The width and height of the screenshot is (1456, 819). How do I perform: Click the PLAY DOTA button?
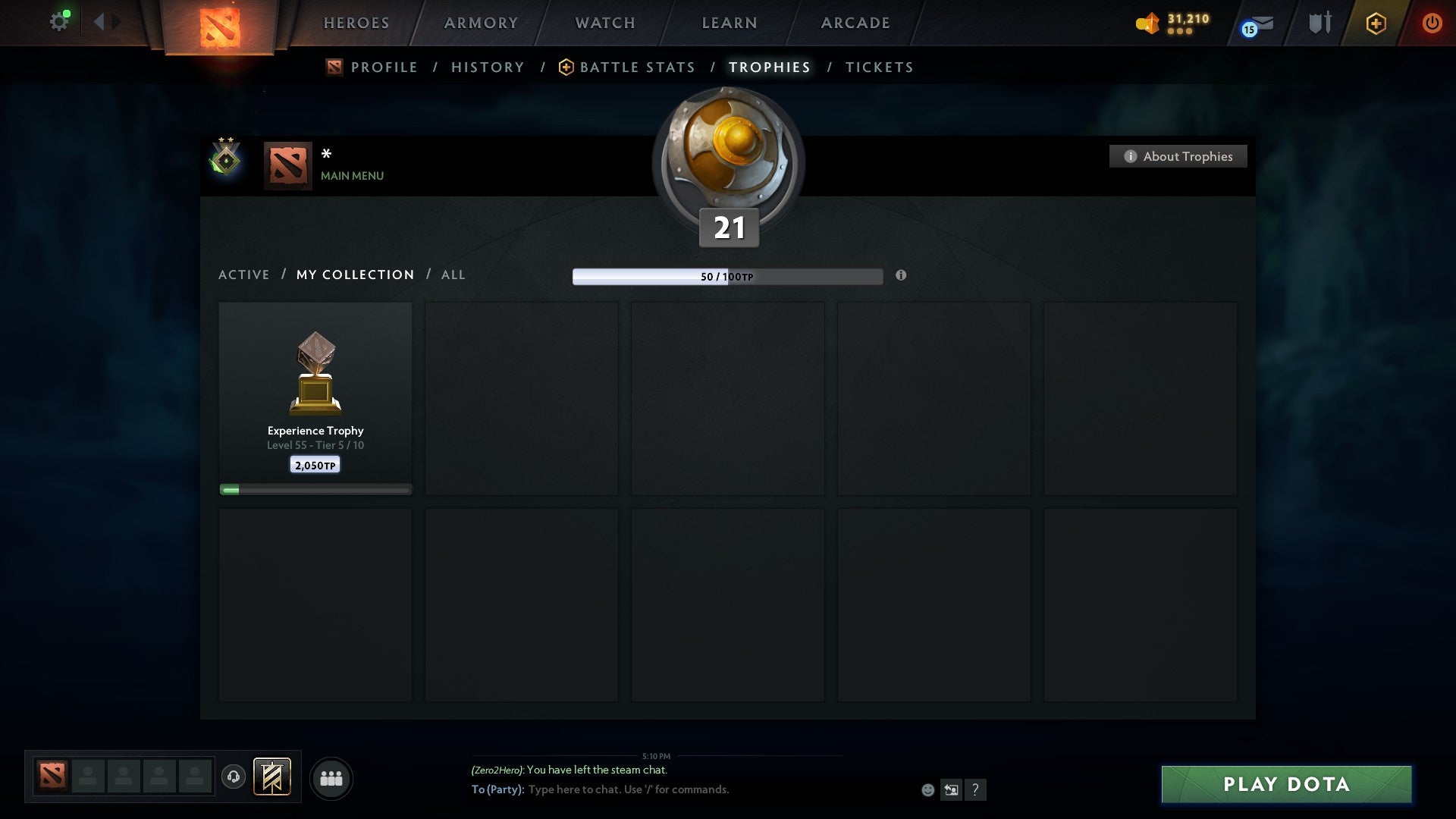click(1285, 785)
